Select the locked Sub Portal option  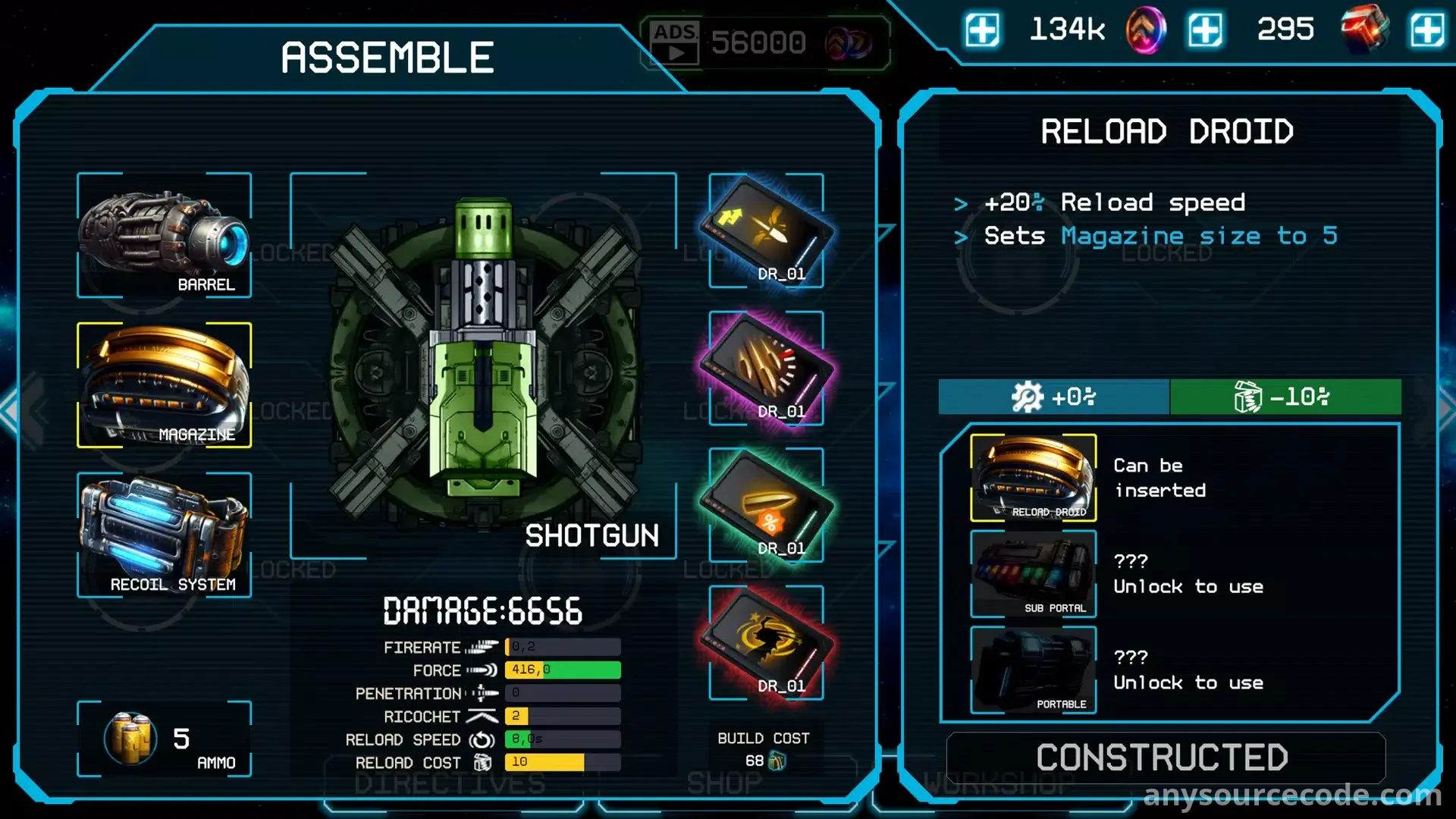pos(1033,574)
